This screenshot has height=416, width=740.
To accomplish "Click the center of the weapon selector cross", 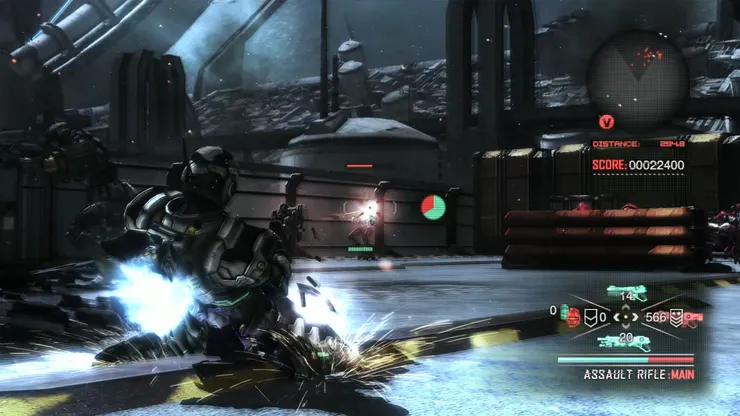I will (x=627, y=318).
